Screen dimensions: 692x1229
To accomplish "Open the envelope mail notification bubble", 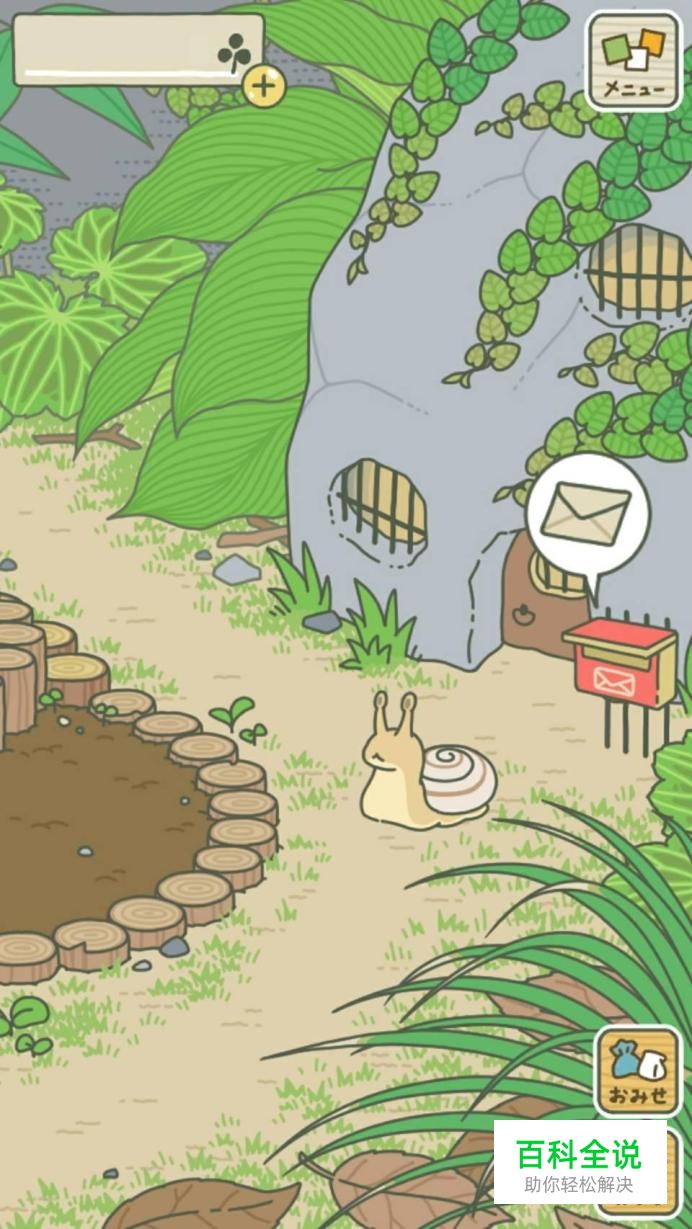I will pos(587,514).
